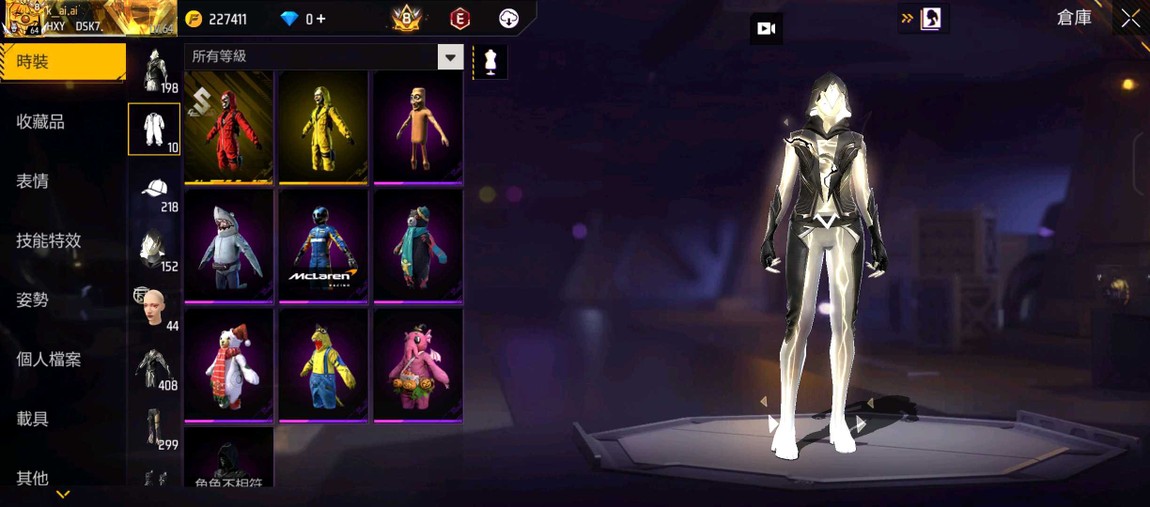The height and width of the screenshot is (507, 1150).
Task: Choose the yellow hazmat suit outfit
Action: pyautogui.click(x=323, y=127)
